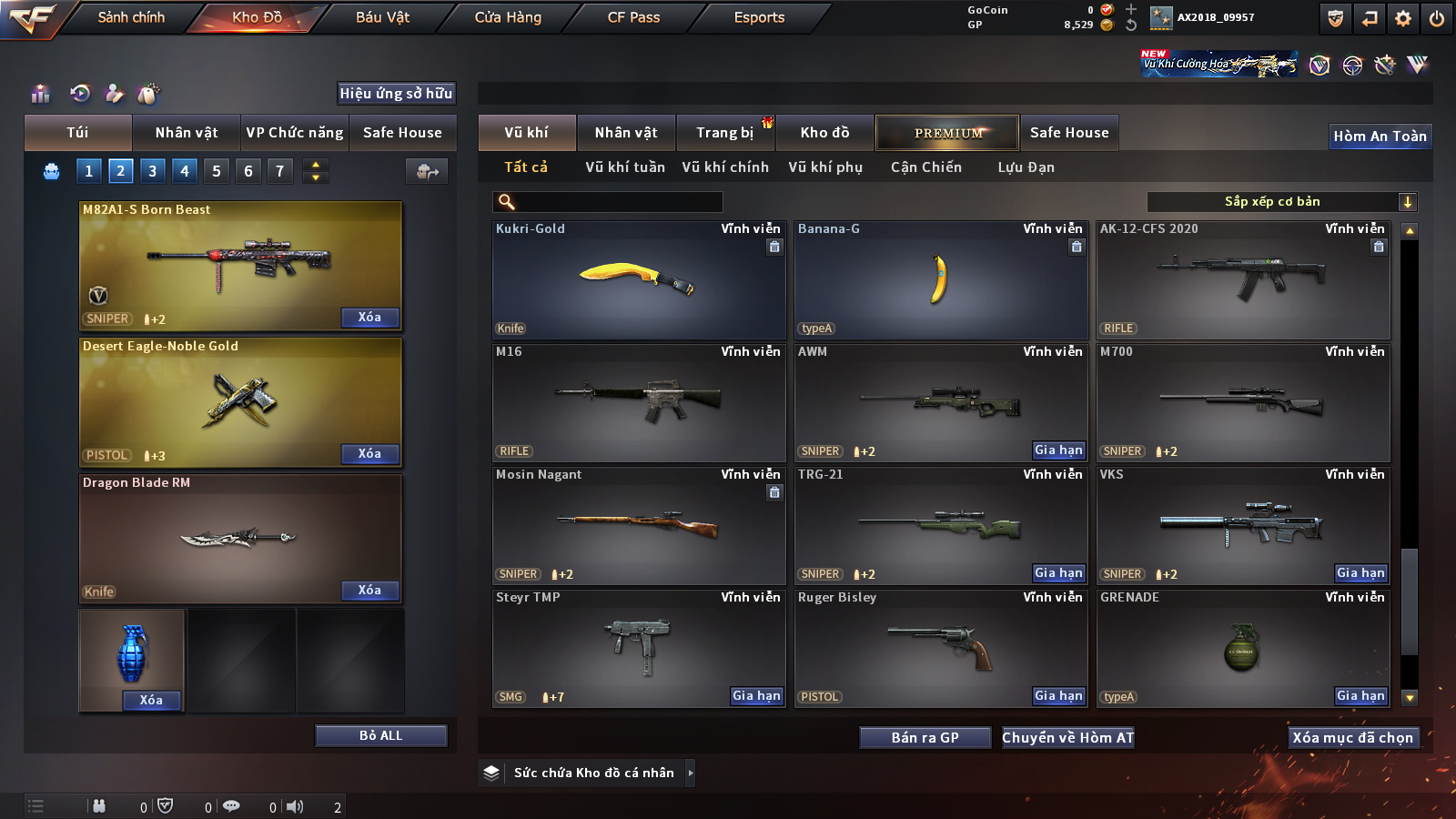Viewport: 1456px width, 819px height.
Task: Go to the Cửa Hàng shop
Action: tap(508, 17)
